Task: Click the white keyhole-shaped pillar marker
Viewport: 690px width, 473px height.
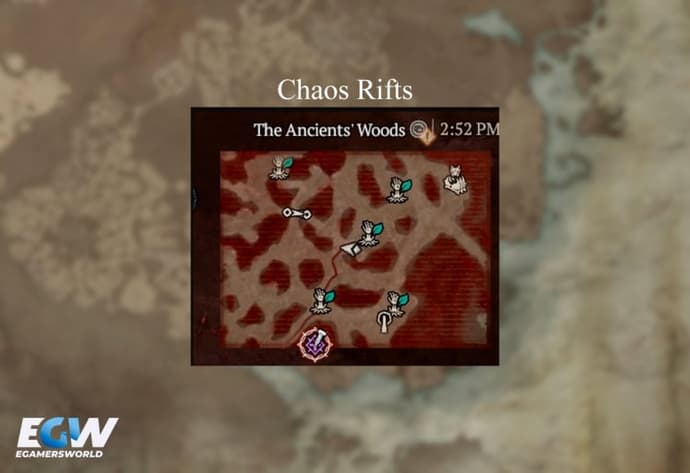Action: click(383, 320)
